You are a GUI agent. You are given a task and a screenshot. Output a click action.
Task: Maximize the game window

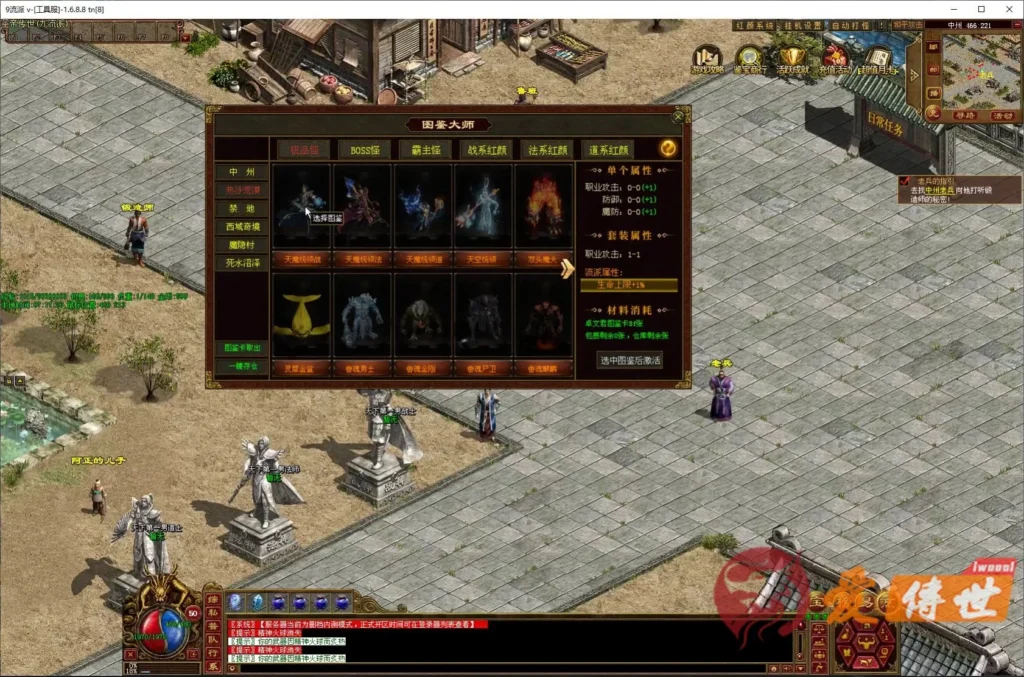981,8
